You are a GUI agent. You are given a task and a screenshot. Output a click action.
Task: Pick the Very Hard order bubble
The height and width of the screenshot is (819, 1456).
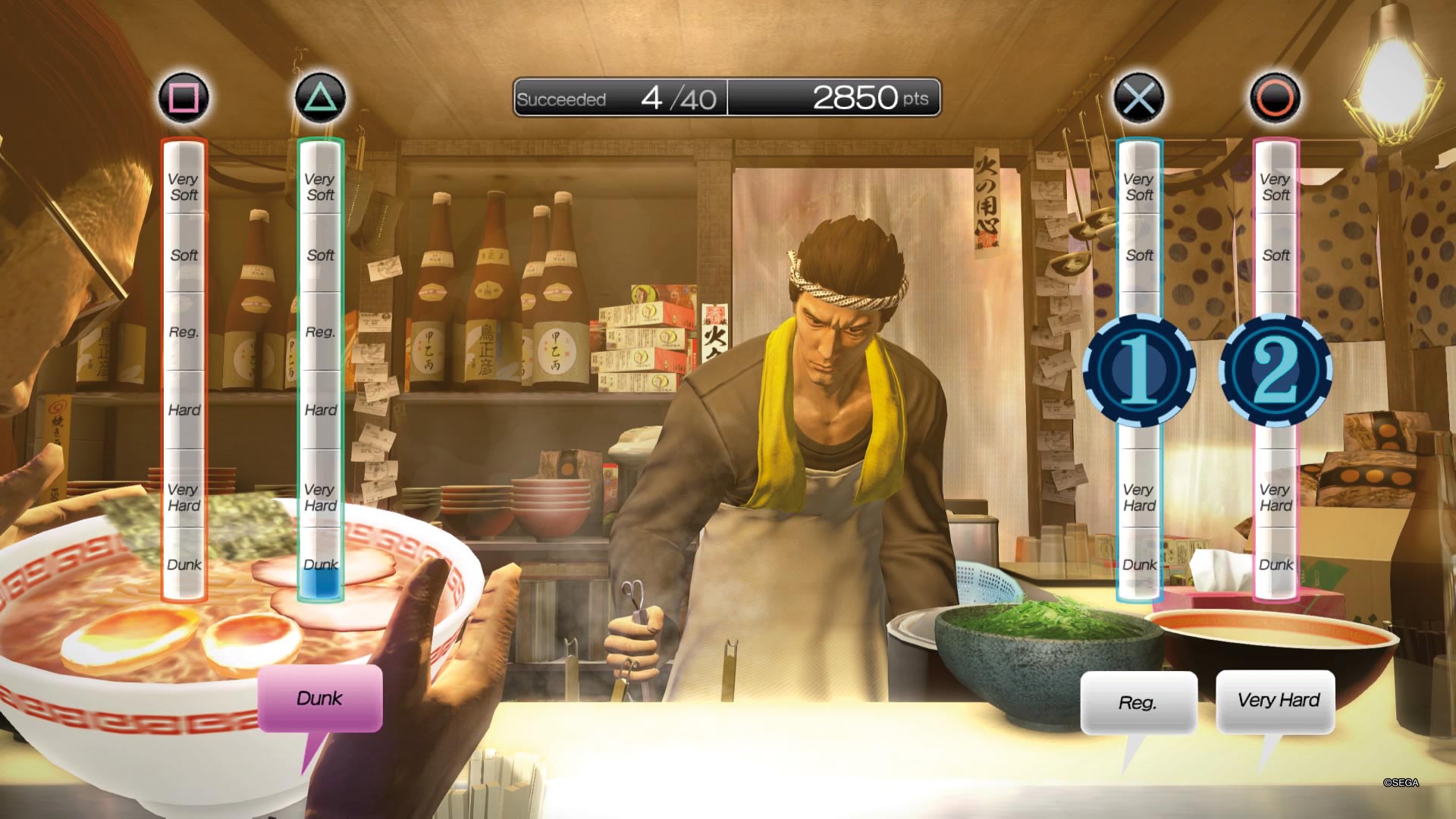coord(1277,701)
